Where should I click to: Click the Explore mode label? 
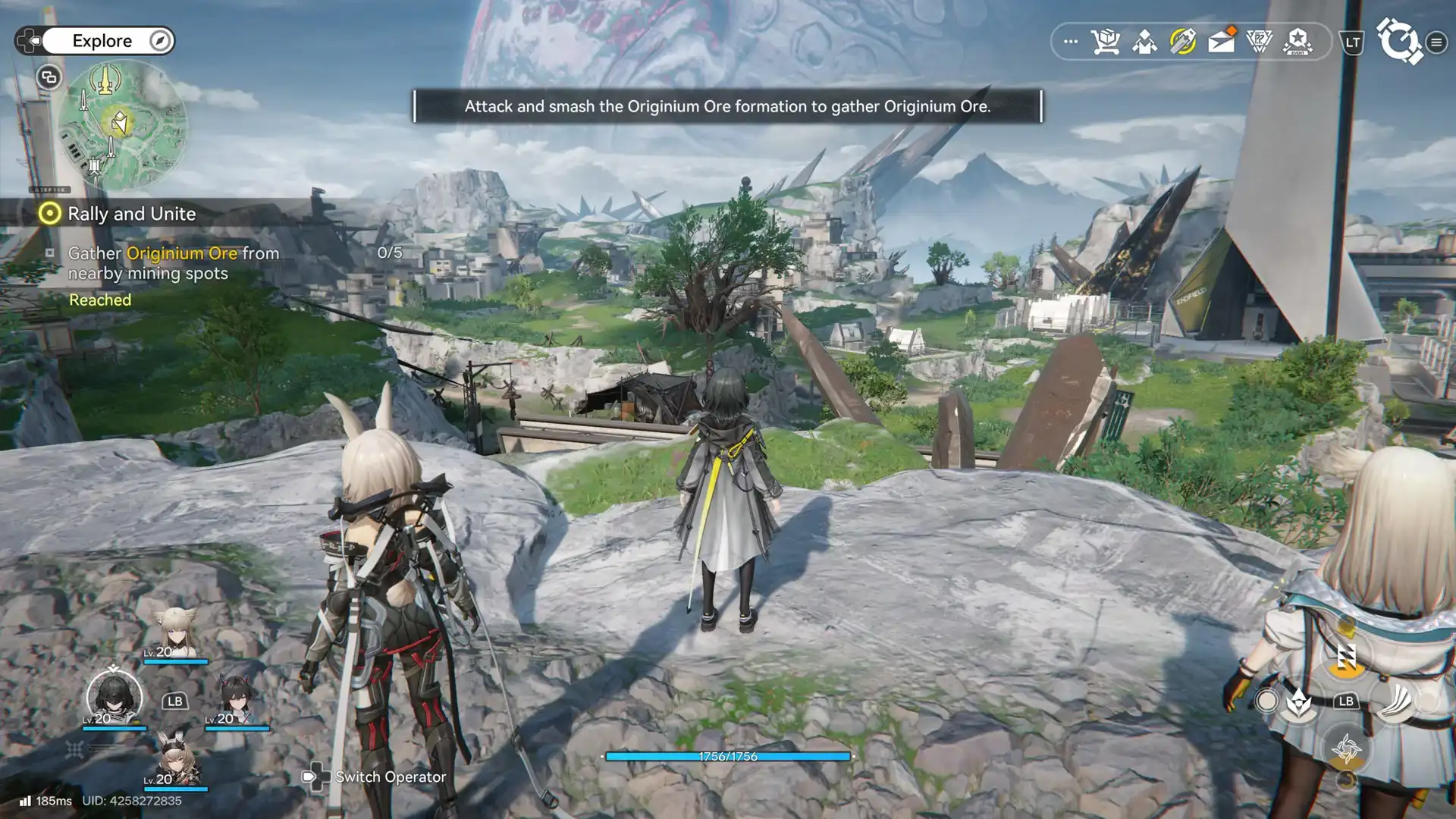point(102,41)
